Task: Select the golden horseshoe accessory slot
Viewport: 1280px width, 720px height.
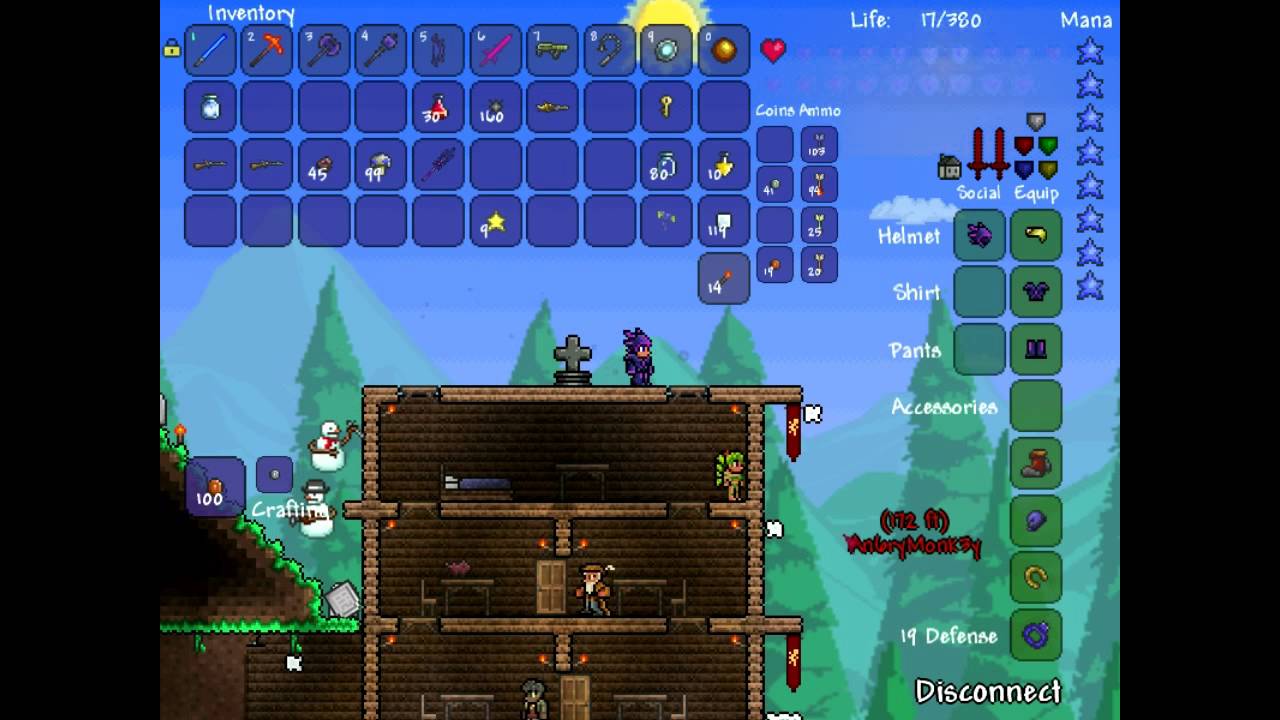Action: point(1036,578)
